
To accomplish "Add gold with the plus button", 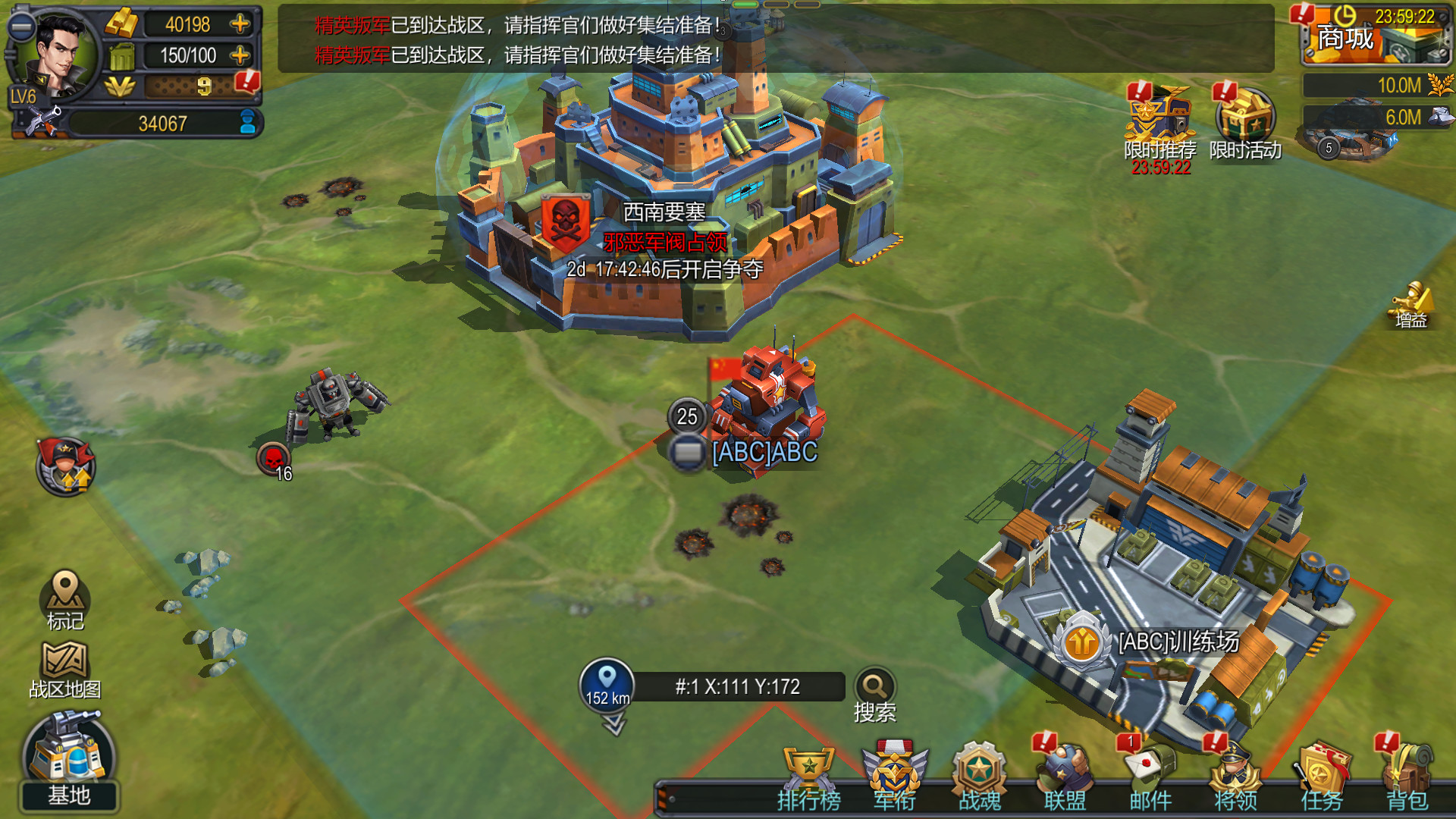I will click(240, 24).
